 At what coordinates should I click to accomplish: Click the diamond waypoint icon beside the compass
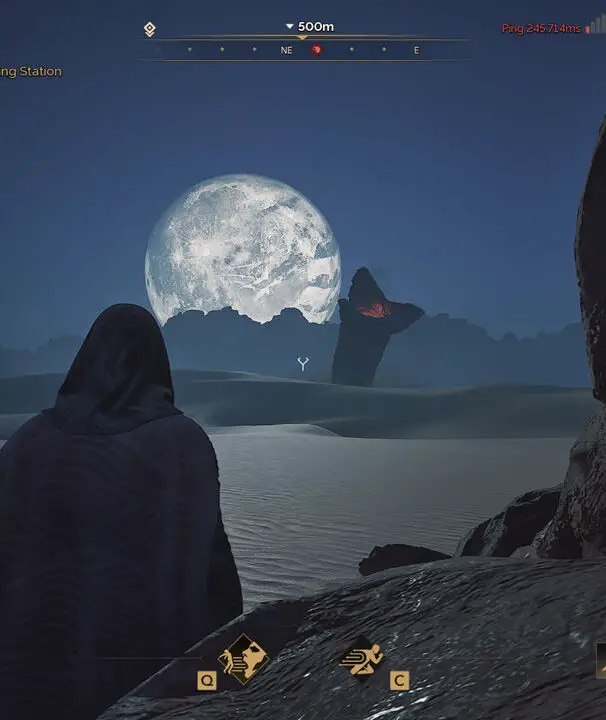150,30
